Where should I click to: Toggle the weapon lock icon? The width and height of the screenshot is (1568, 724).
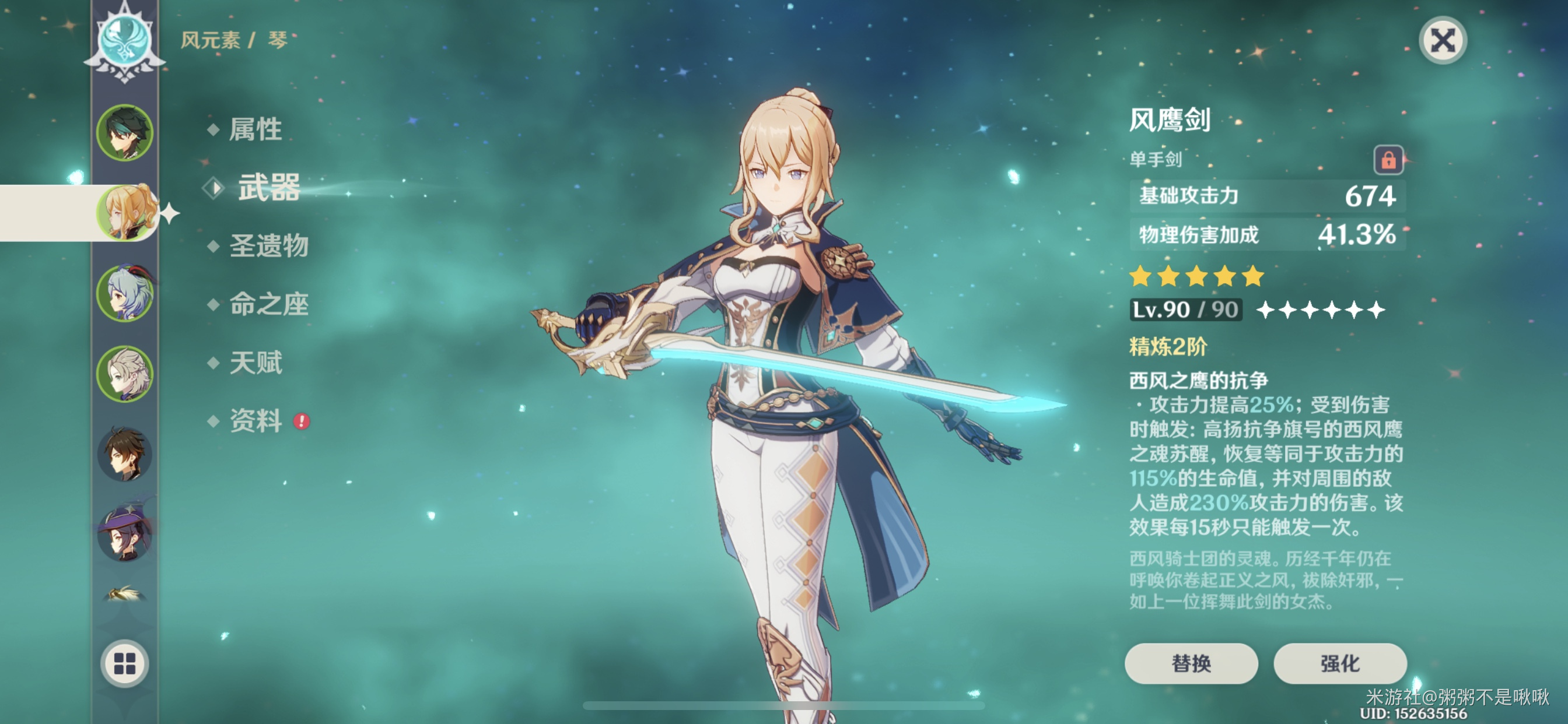point(1388,161)
